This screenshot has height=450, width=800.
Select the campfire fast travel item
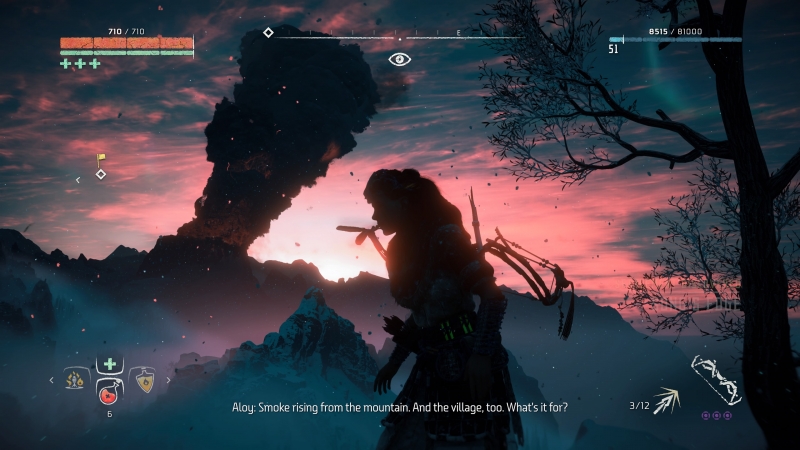[x=73, y=379]
